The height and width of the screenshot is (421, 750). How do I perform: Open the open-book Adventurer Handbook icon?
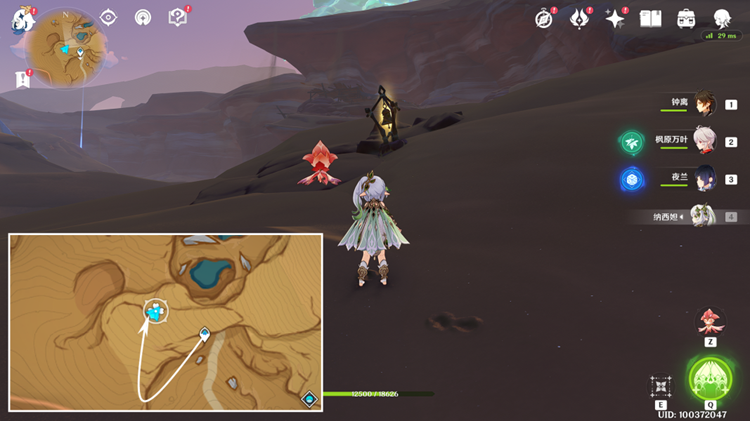(x=651, y=19)
